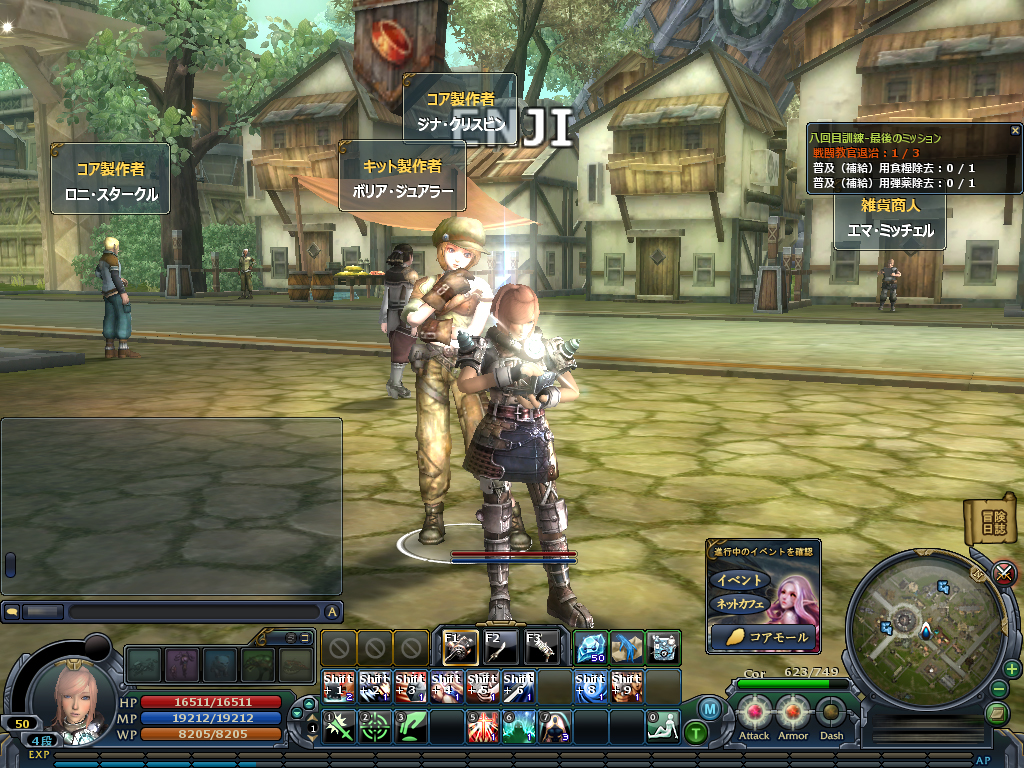Image resolution: width=1024 pixels, height=768 pixels.
Task: Click the green T round button
Action: click(x=696, y=732)
